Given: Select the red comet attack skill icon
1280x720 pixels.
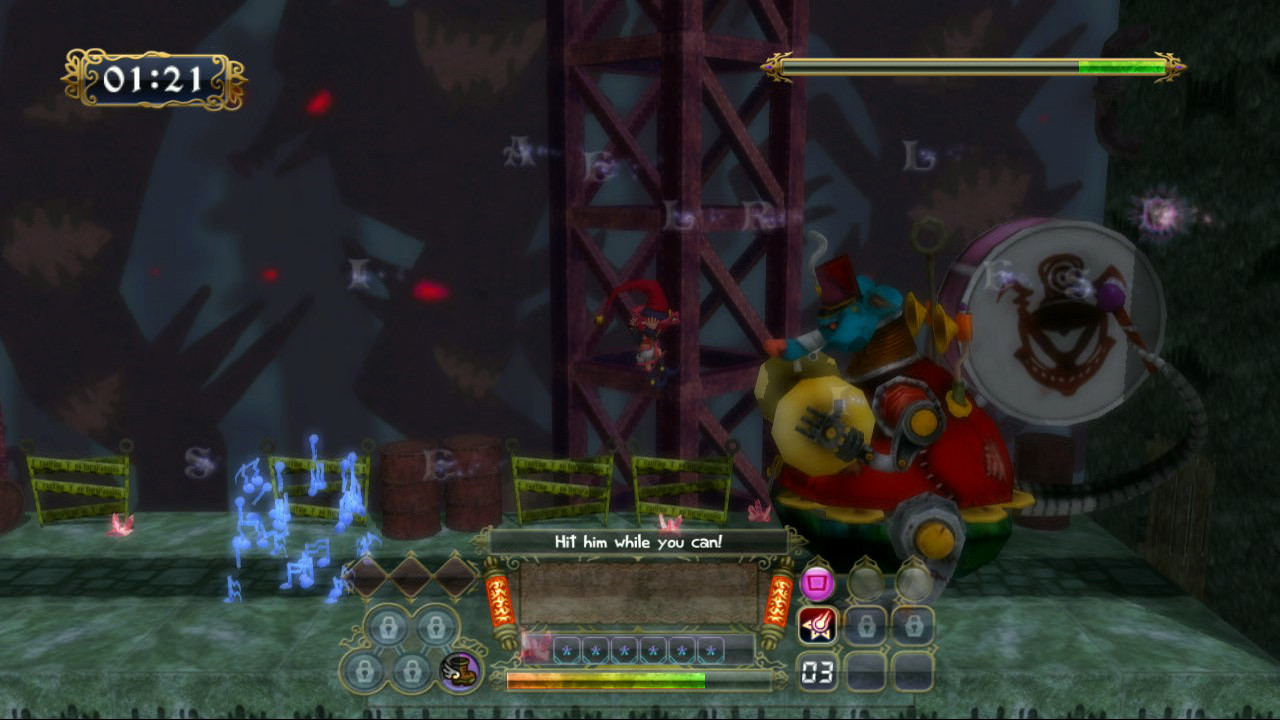Looking at the screenshot, I should [x=817, y=626].
